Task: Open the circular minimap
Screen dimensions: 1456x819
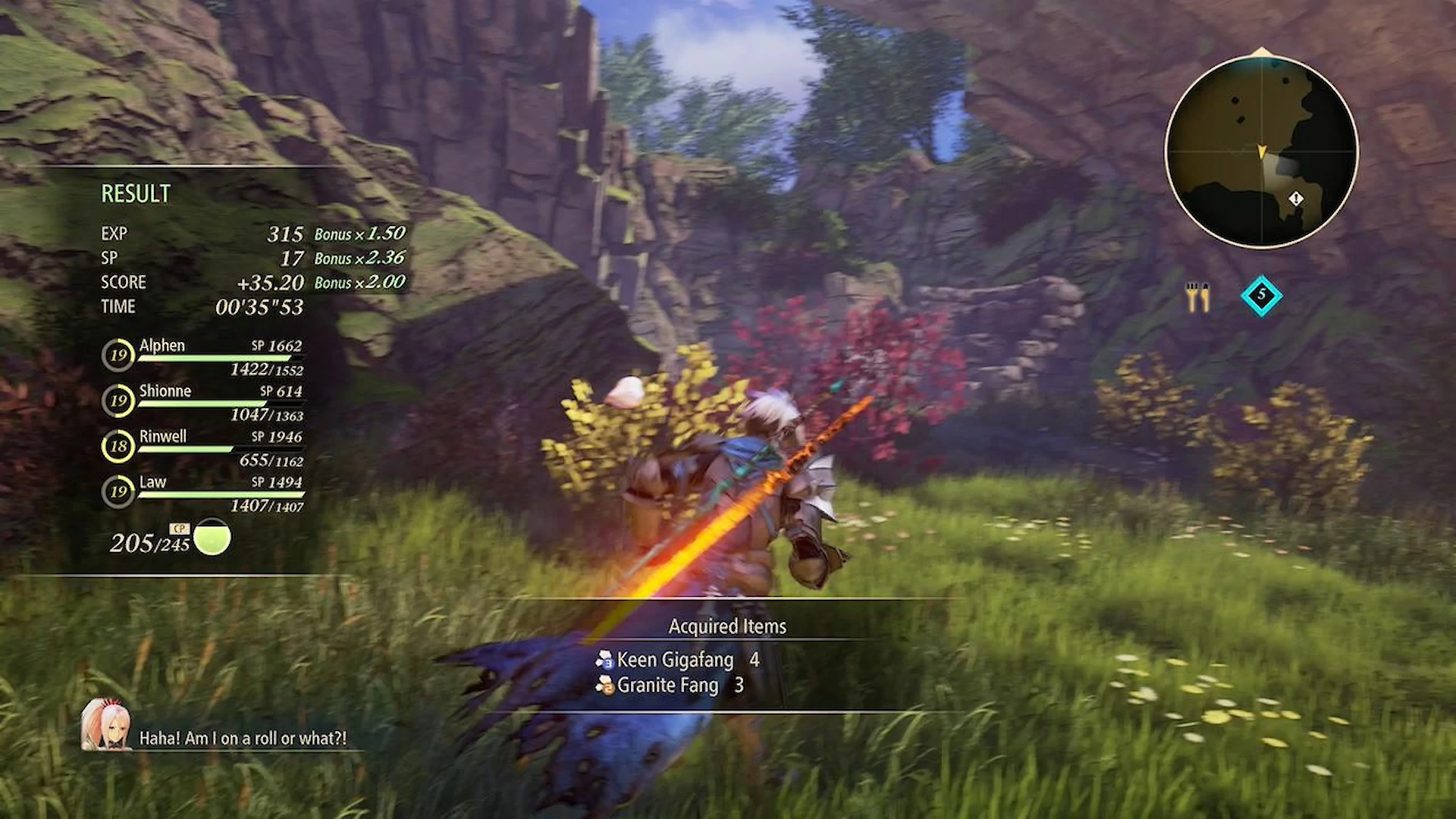Action: point(1261,152)
